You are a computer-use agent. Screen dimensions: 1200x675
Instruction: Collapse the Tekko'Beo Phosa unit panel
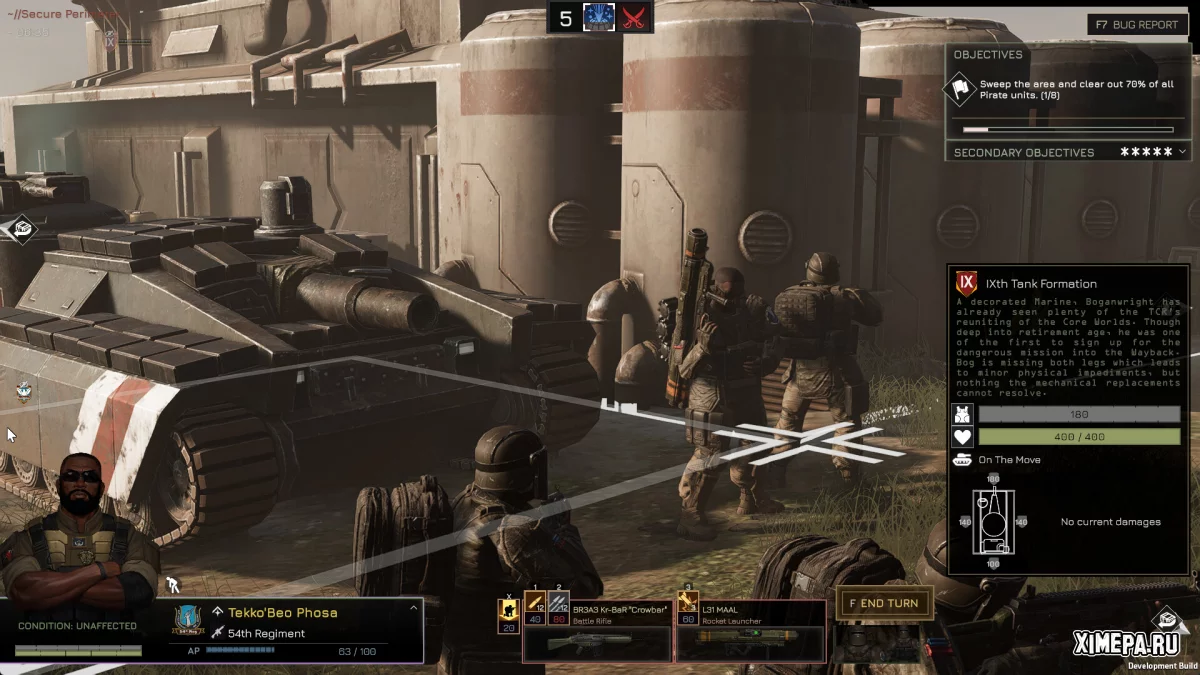coord(413,608)
